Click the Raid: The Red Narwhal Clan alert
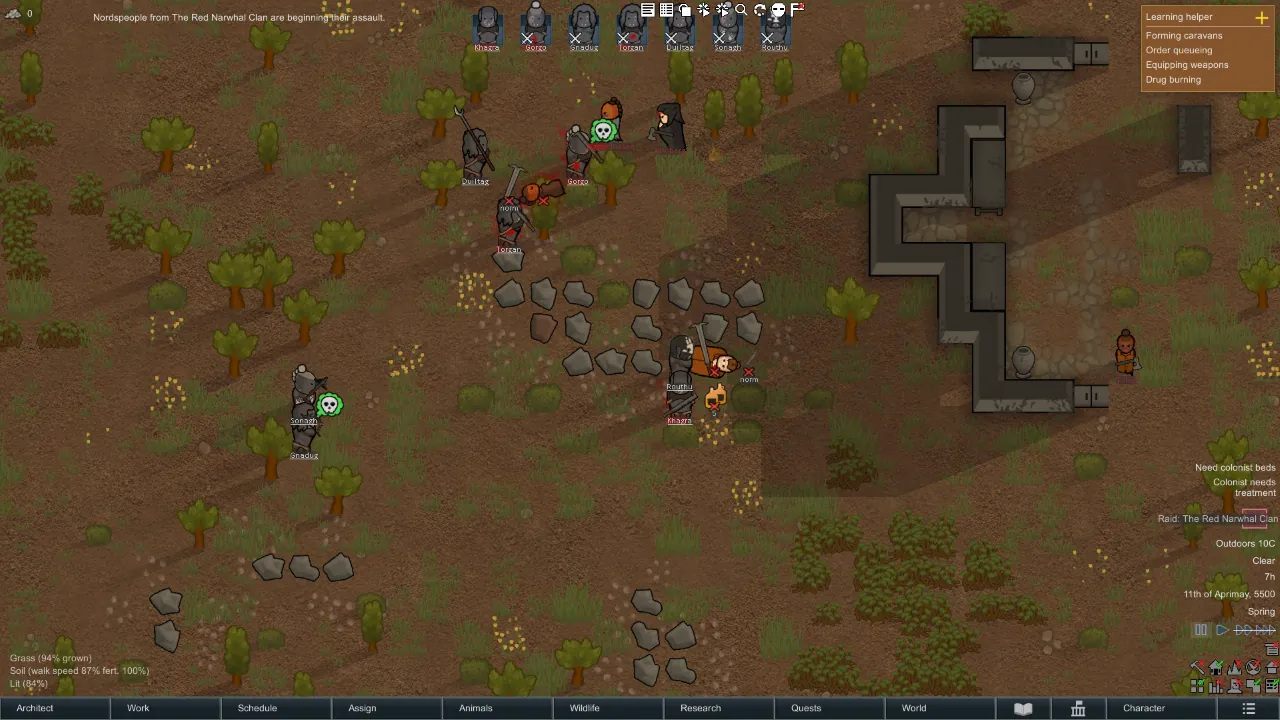 [x=1217, y=519]
